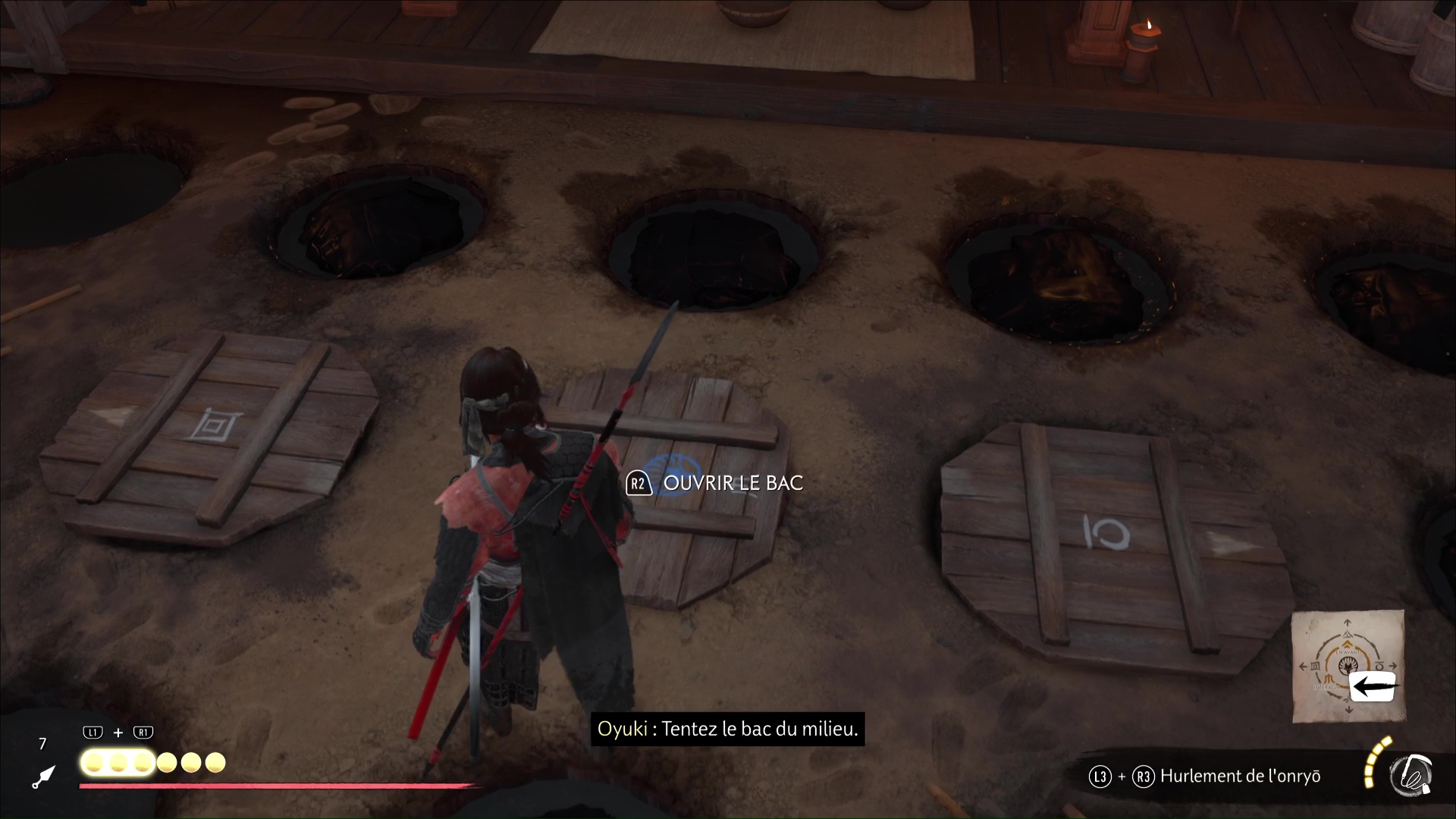Viewport: 1456px width, 819px height.
Task: Click the white left-arrow touchpad card
Action: [x=1373, y=687]
